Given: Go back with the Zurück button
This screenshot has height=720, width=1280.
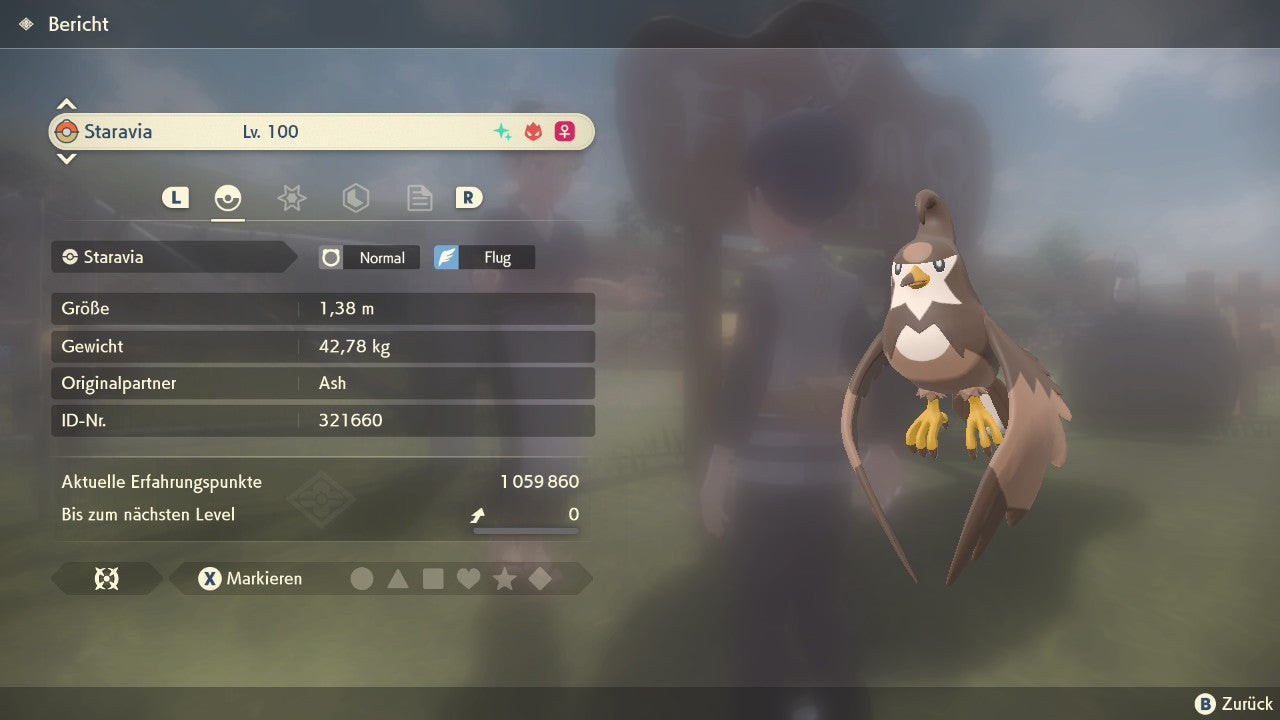Looking at the screenshot, I should click(1234, 704).
